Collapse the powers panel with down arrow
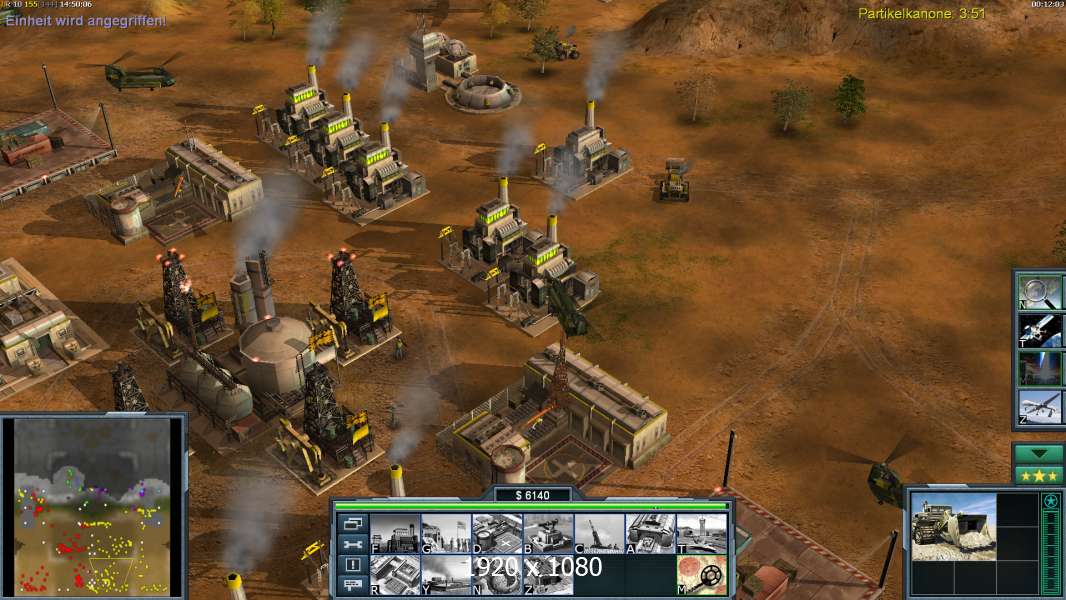Screen dimensions: 1066x600 (1039, 454)
